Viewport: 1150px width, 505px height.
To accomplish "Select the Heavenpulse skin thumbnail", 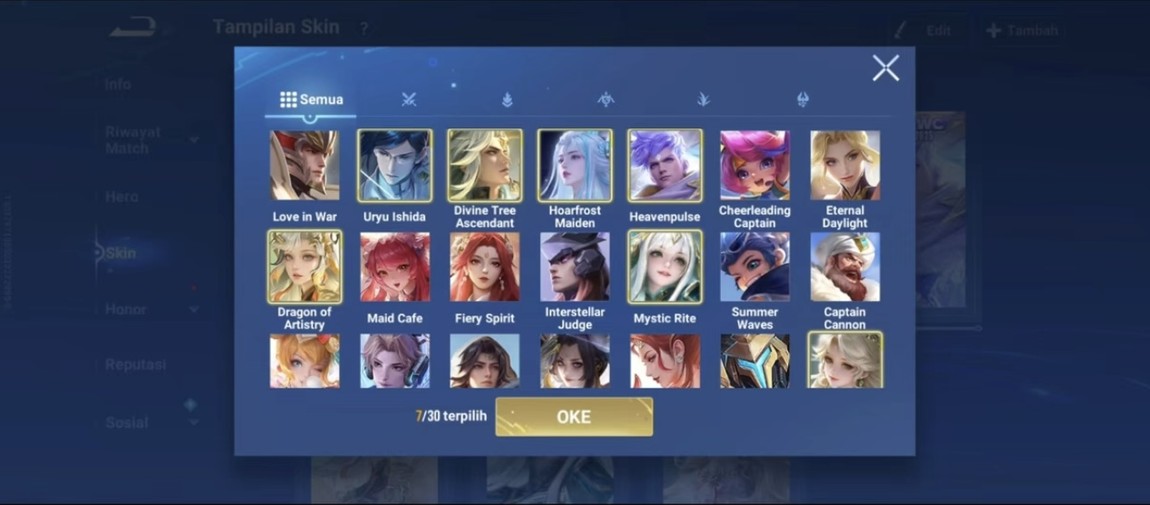I will coord(665,166).
